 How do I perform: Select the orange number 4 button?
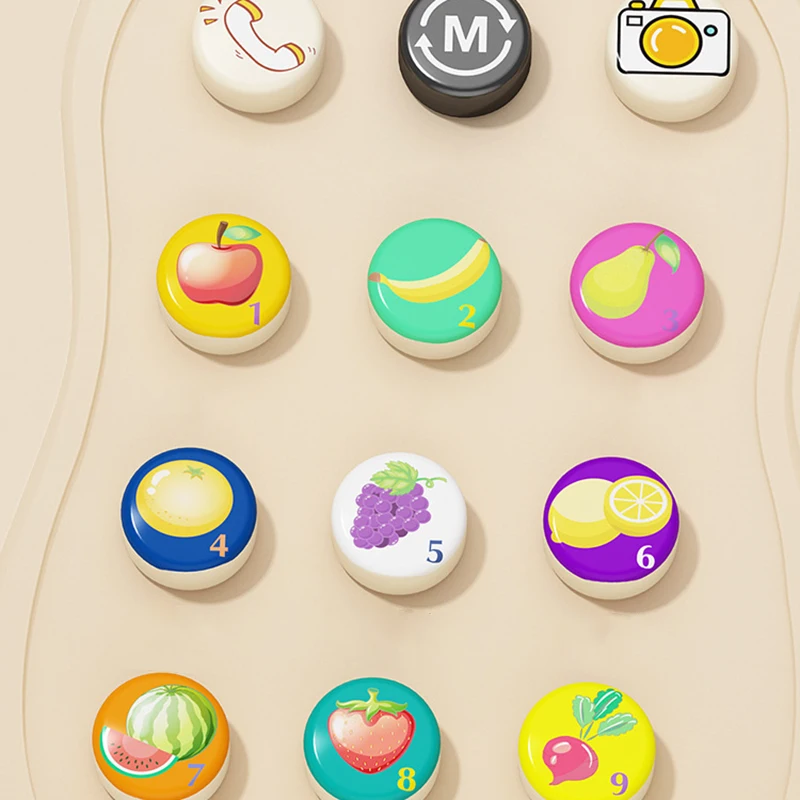[x=189, y=511]
